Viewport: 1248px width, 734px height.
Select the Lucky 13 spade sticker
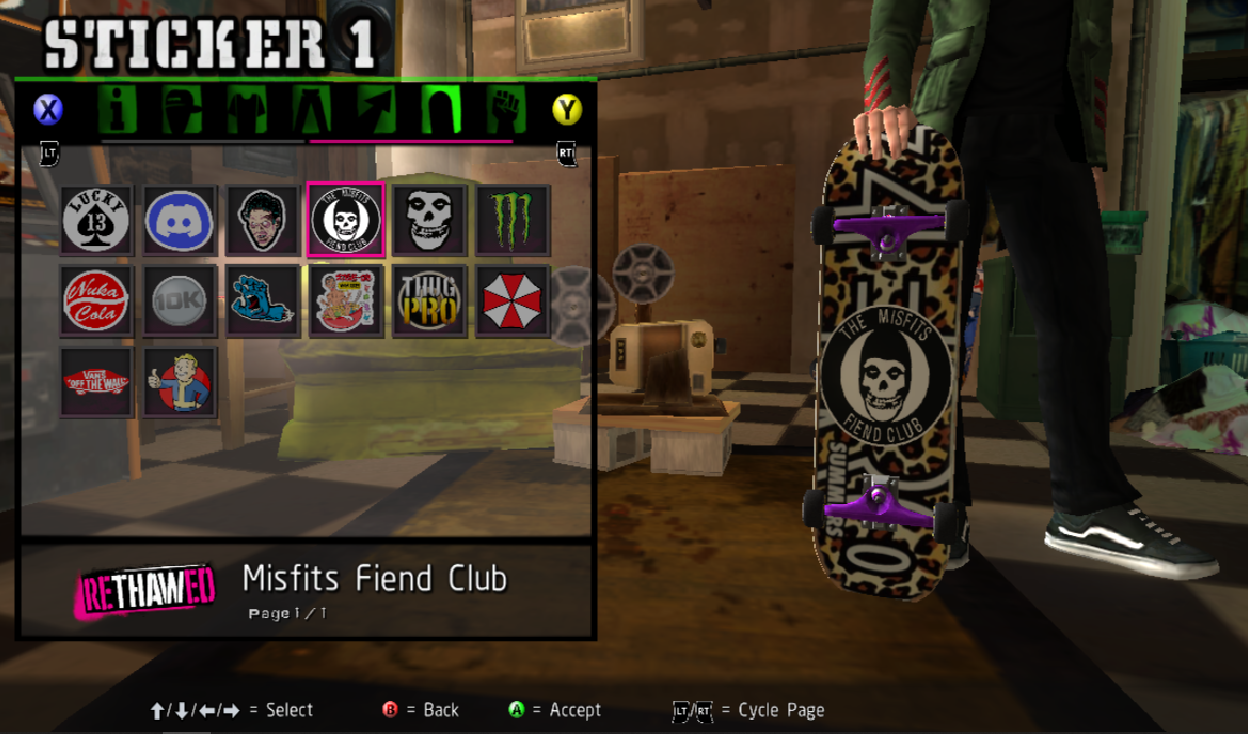(96, 220)
